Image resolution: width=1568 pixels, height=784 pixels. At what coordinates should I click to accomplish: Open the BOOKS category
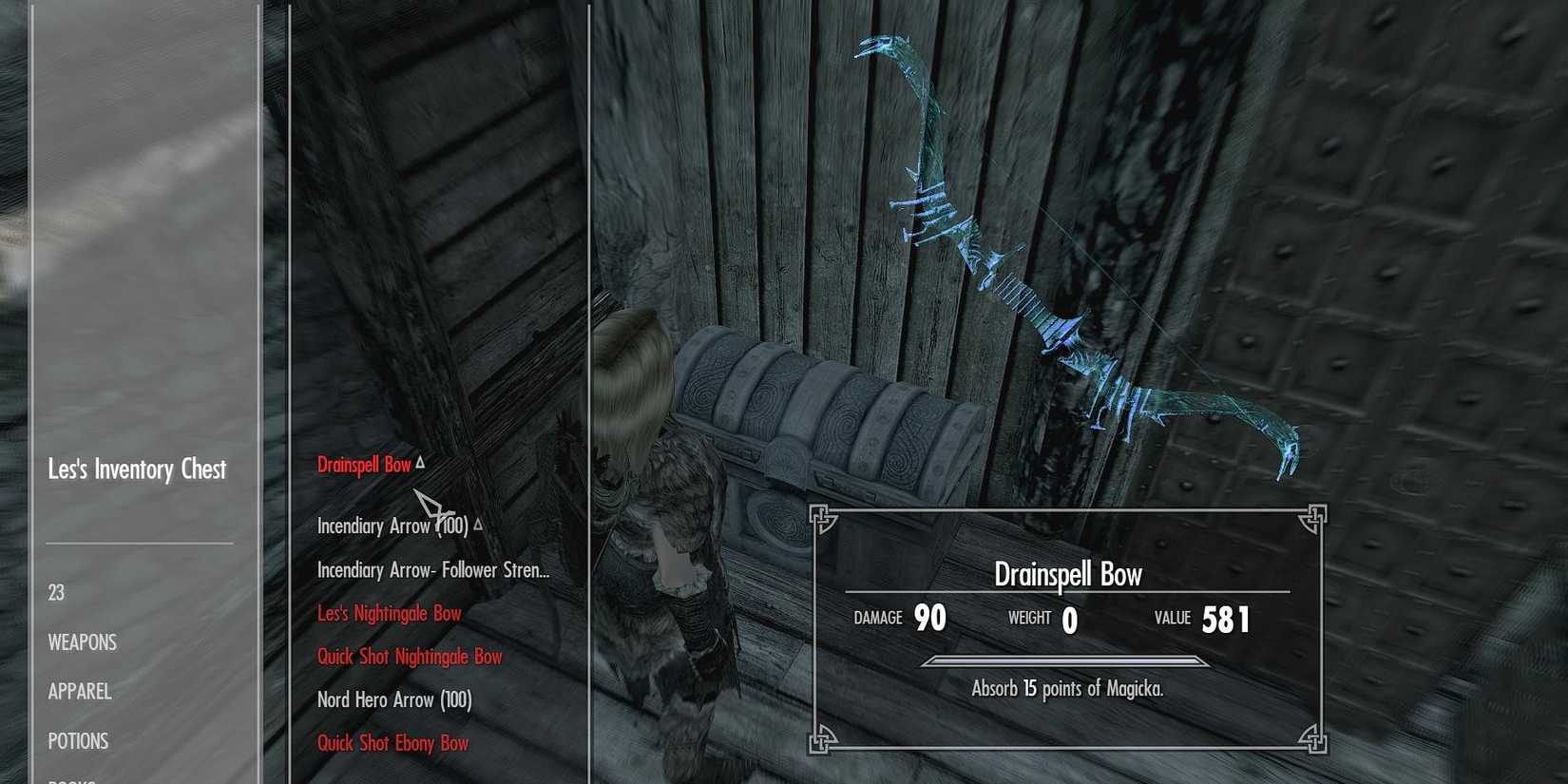pyautogui.click(x=76, y=779)
